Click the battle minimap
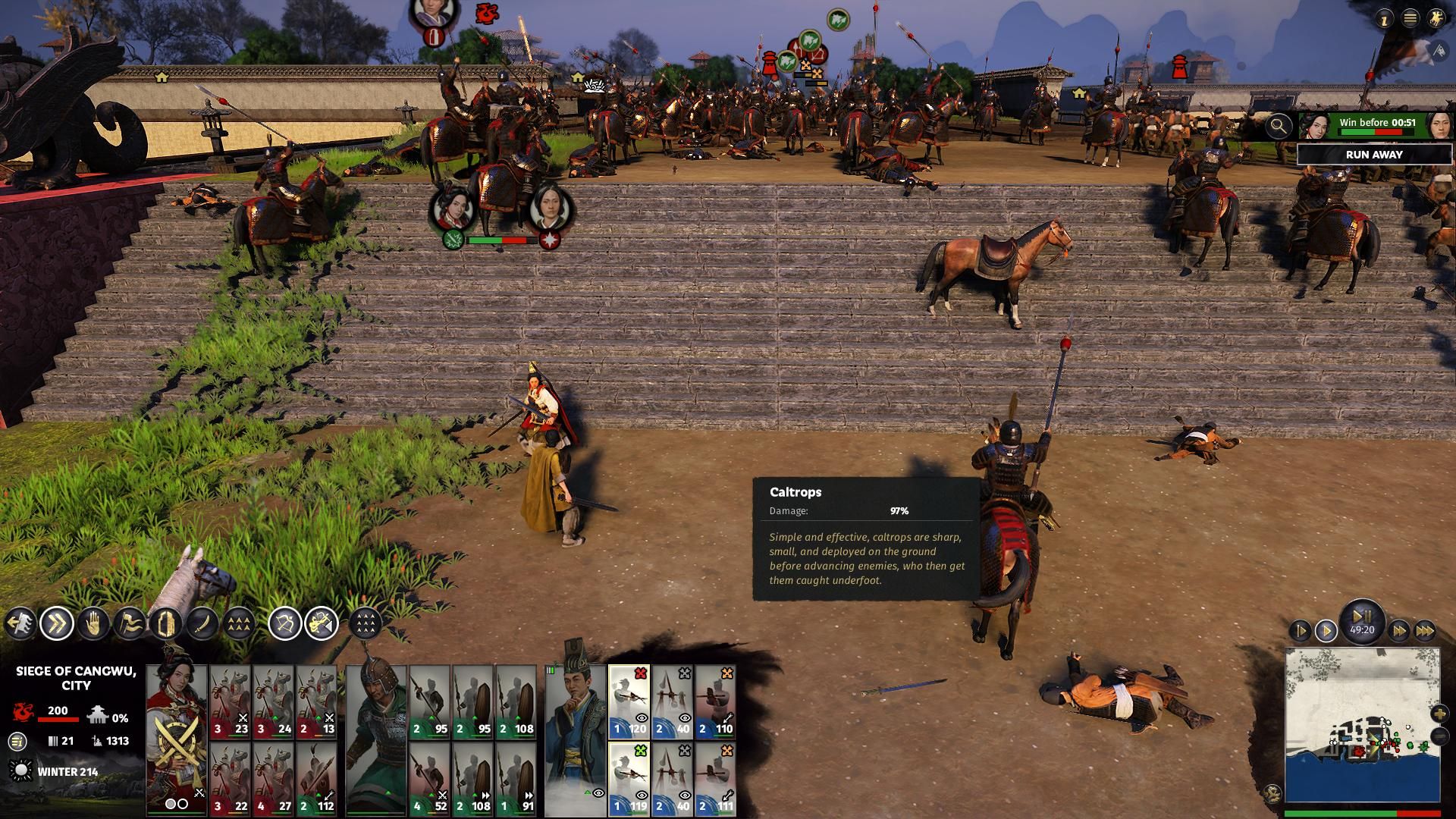 [1362, 724]
